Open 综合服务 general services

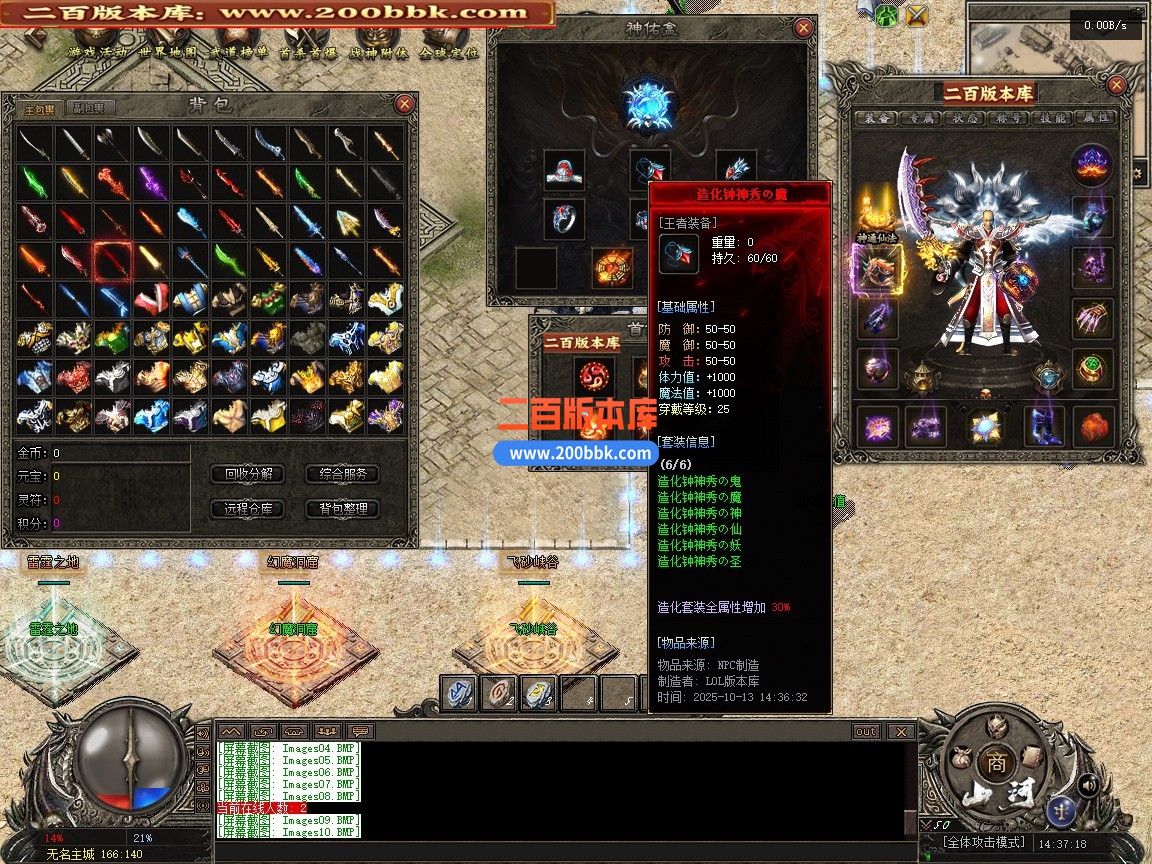(x=343, y=474)
